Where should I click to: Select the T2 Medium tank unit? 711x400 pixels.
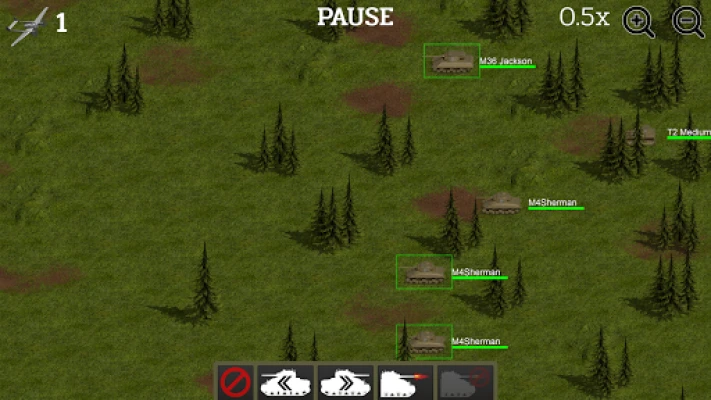[647, 134]
